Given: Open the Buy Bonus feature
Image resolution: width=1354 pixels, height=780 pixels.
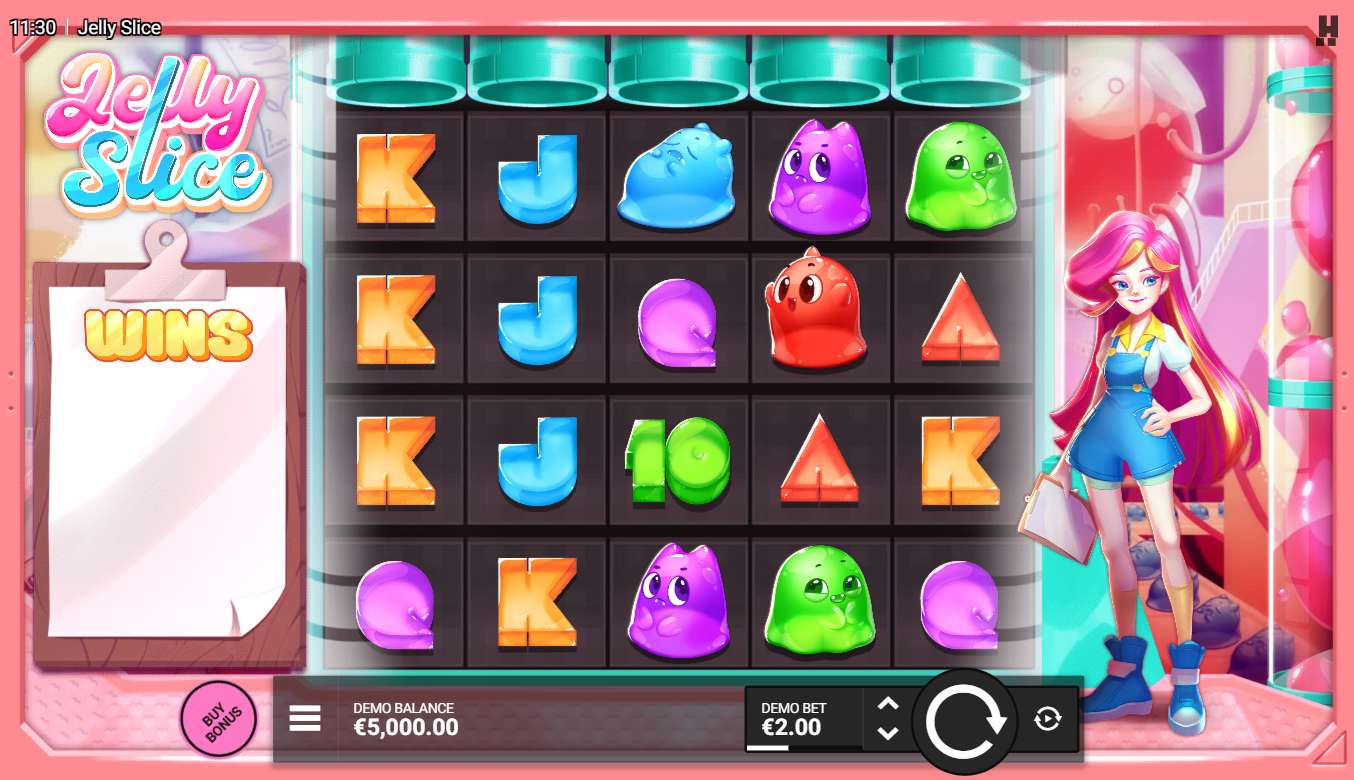Looking at the screenshot, I should click(217, 718).
